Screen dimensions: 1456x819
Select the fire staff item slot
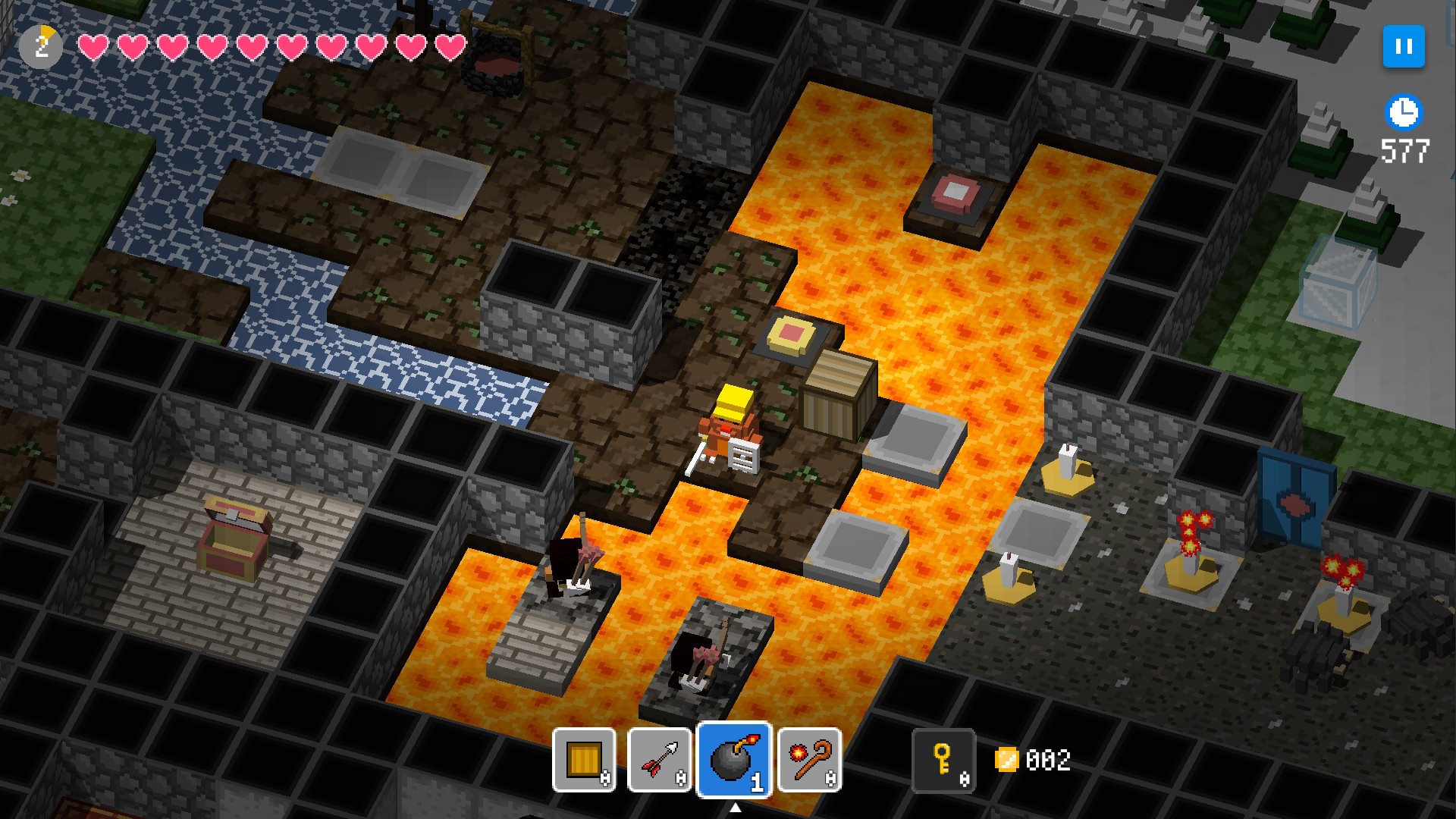pos(810,761)
